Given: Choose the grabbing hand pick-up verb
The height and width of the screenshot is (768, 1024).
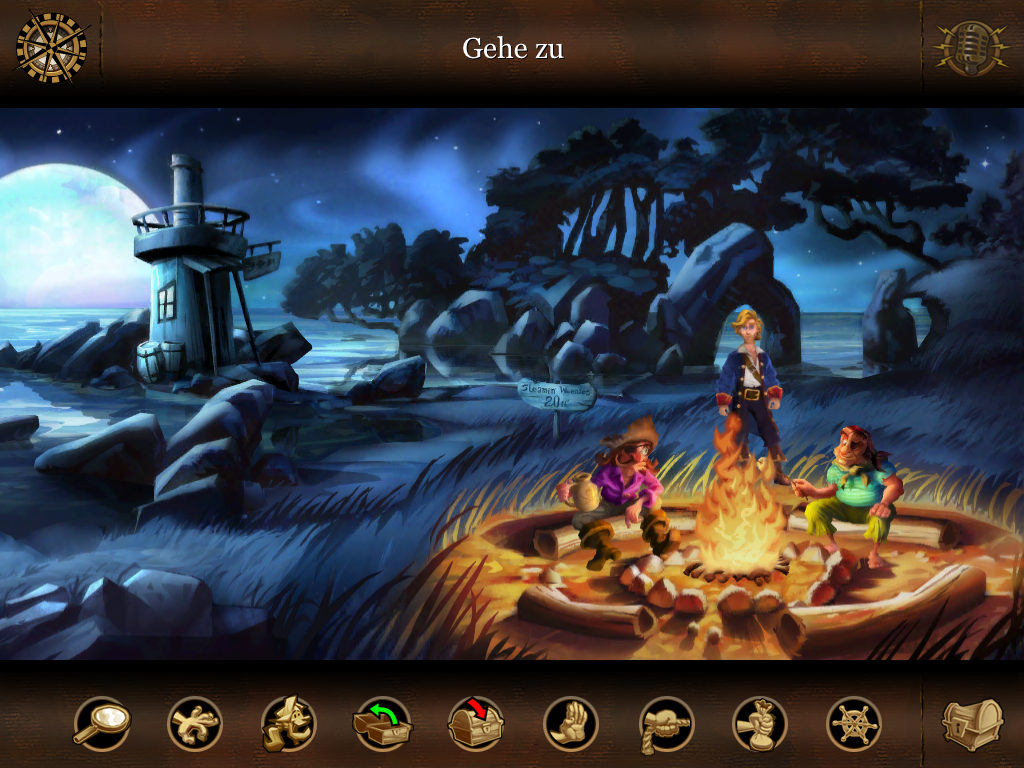Looking at the screenshot, I should click(x=195, y=723).
